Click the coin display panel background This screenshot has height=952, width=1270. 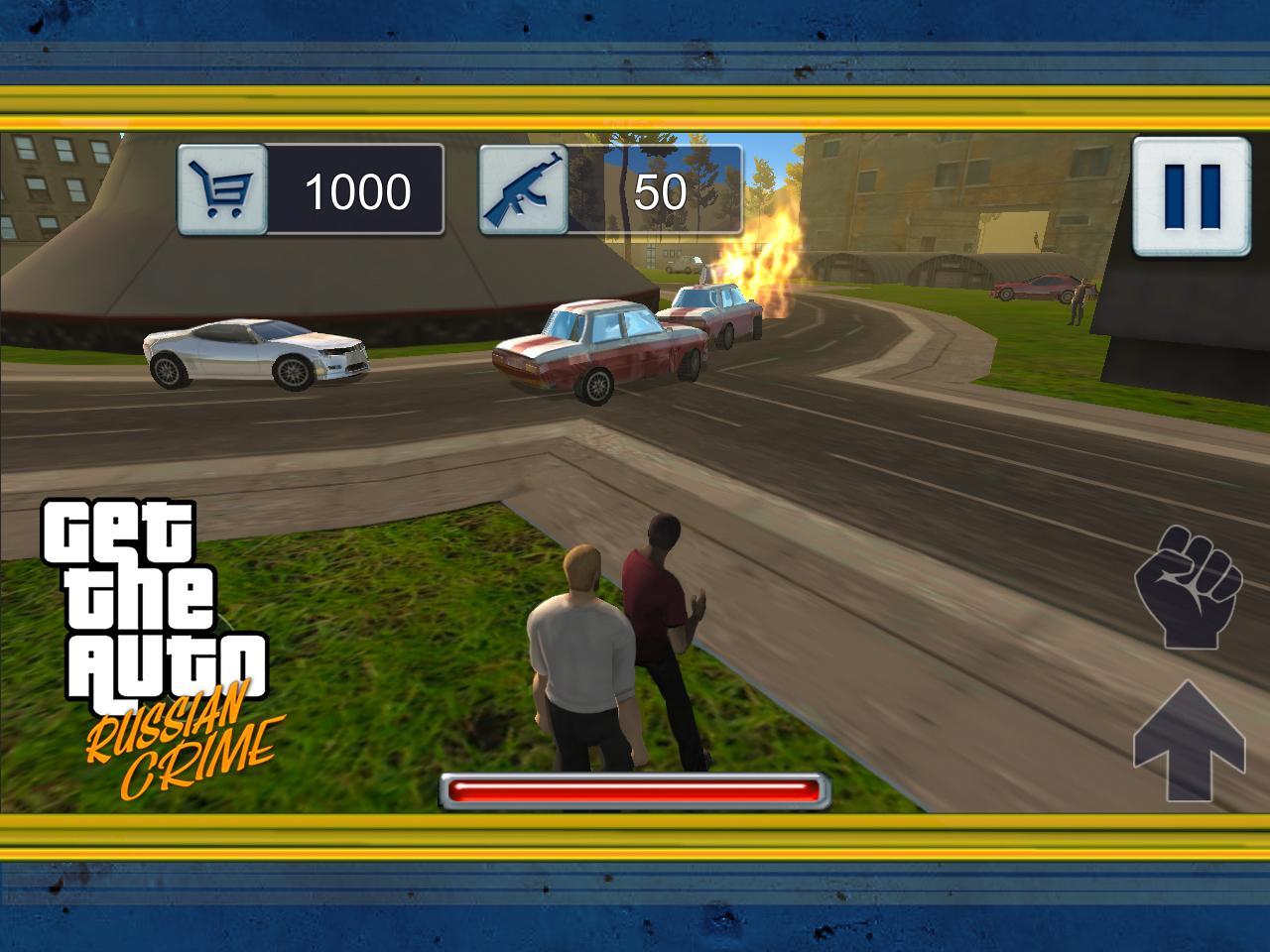coord(355,189)
